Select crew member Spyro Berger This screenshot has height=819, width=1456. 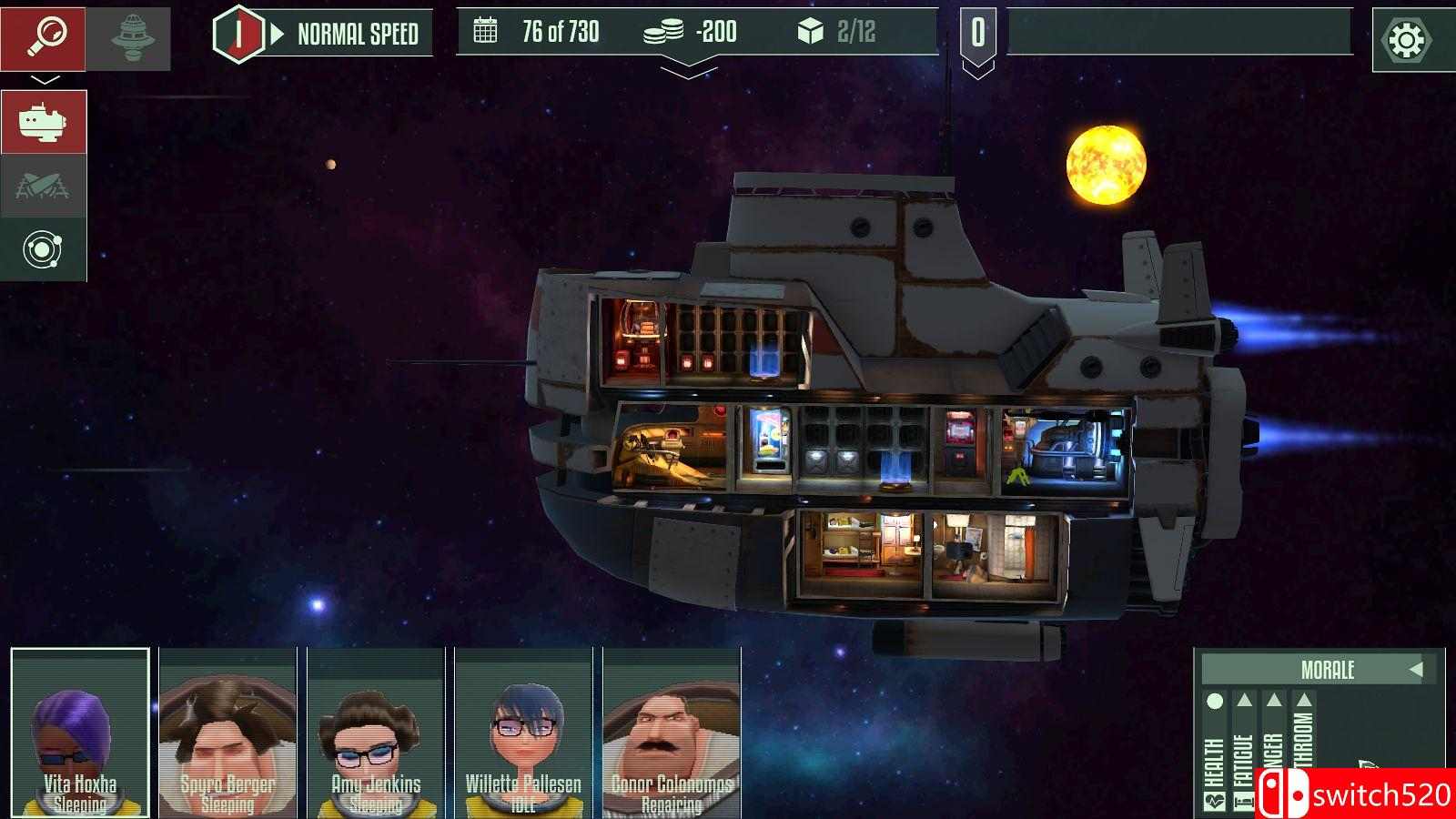tap(227, 732)
